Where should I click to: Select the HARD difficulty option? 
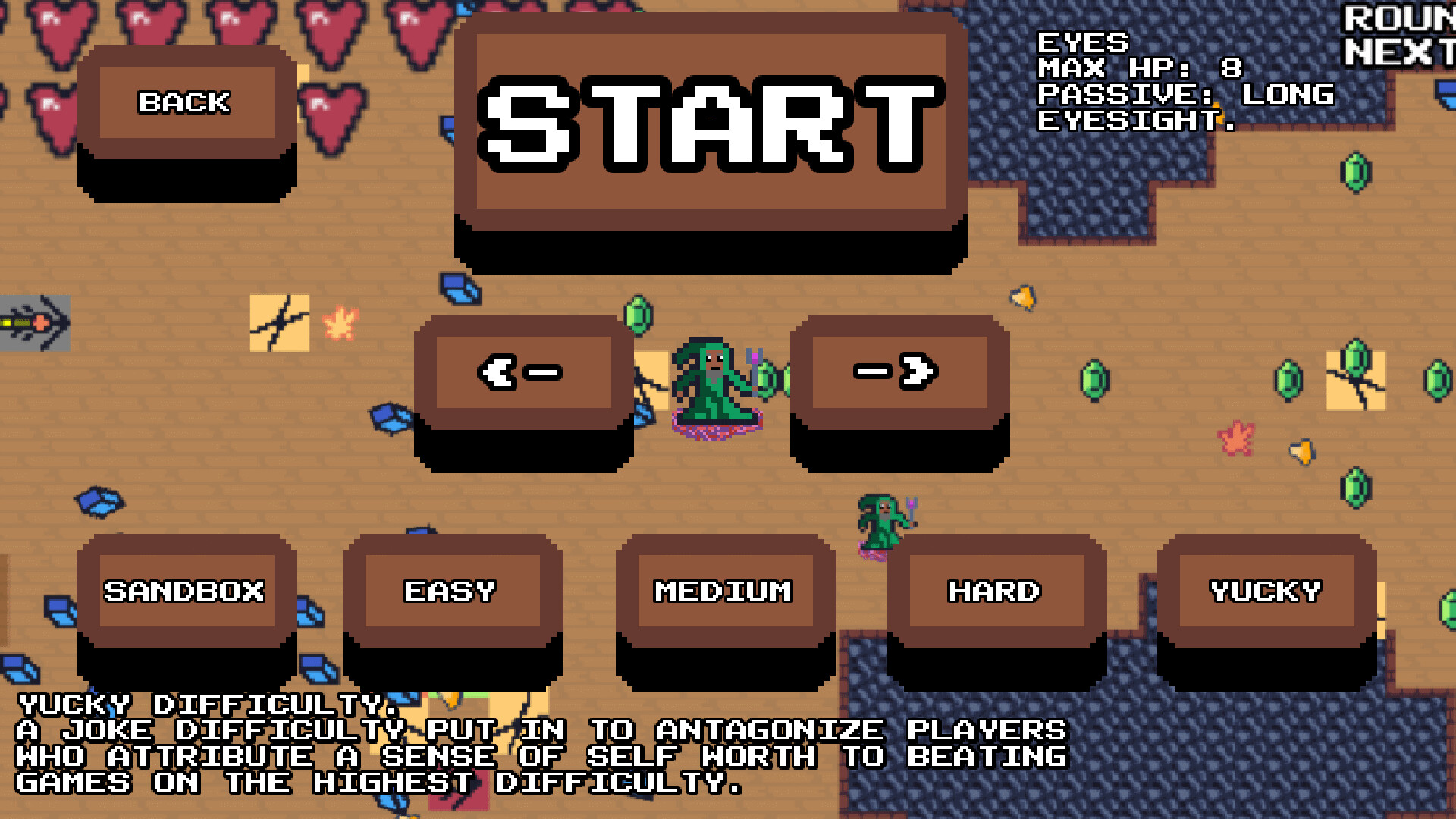995,590
